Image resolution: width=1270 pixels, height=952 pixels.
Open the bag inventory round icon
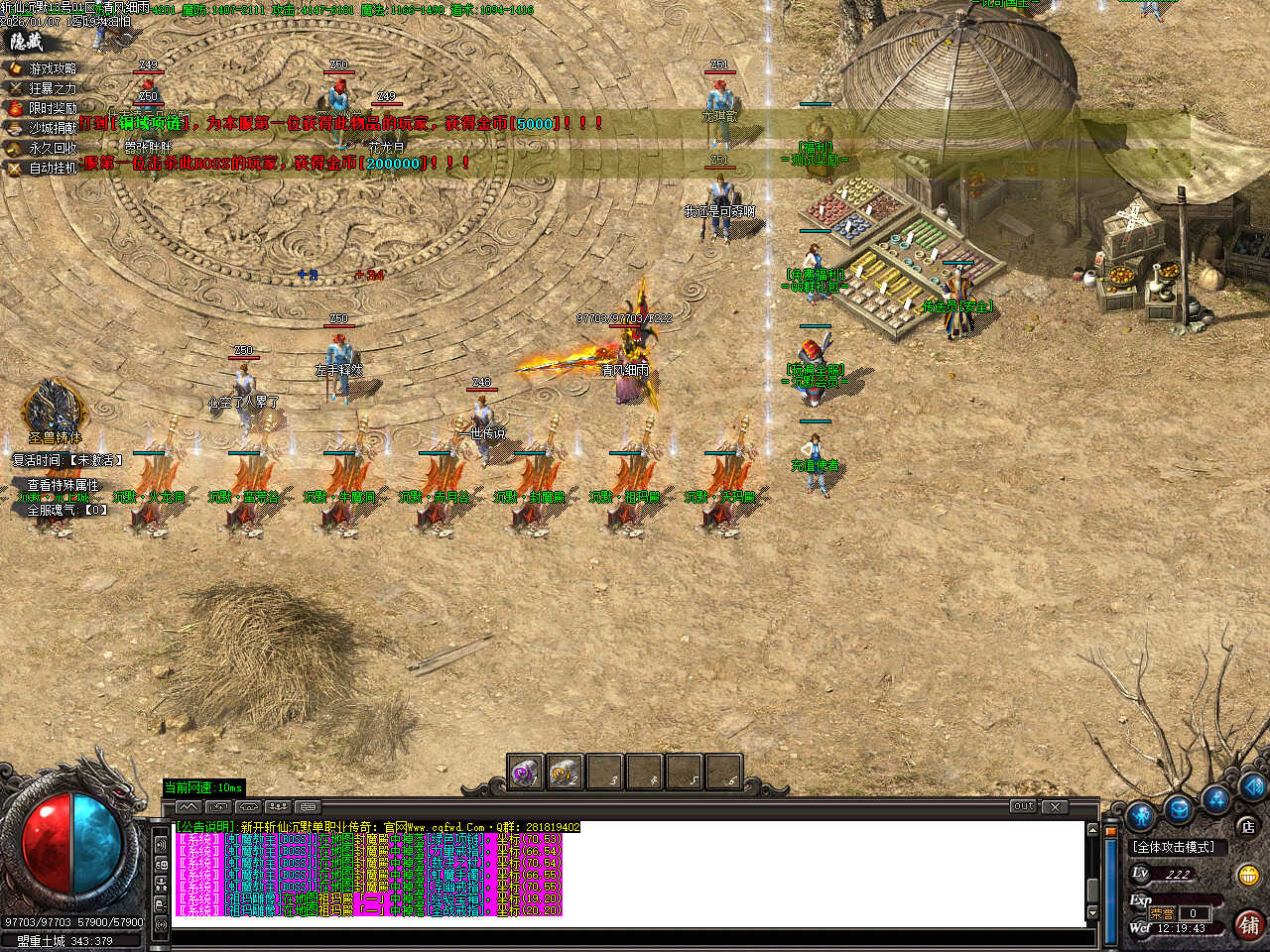1179,808
